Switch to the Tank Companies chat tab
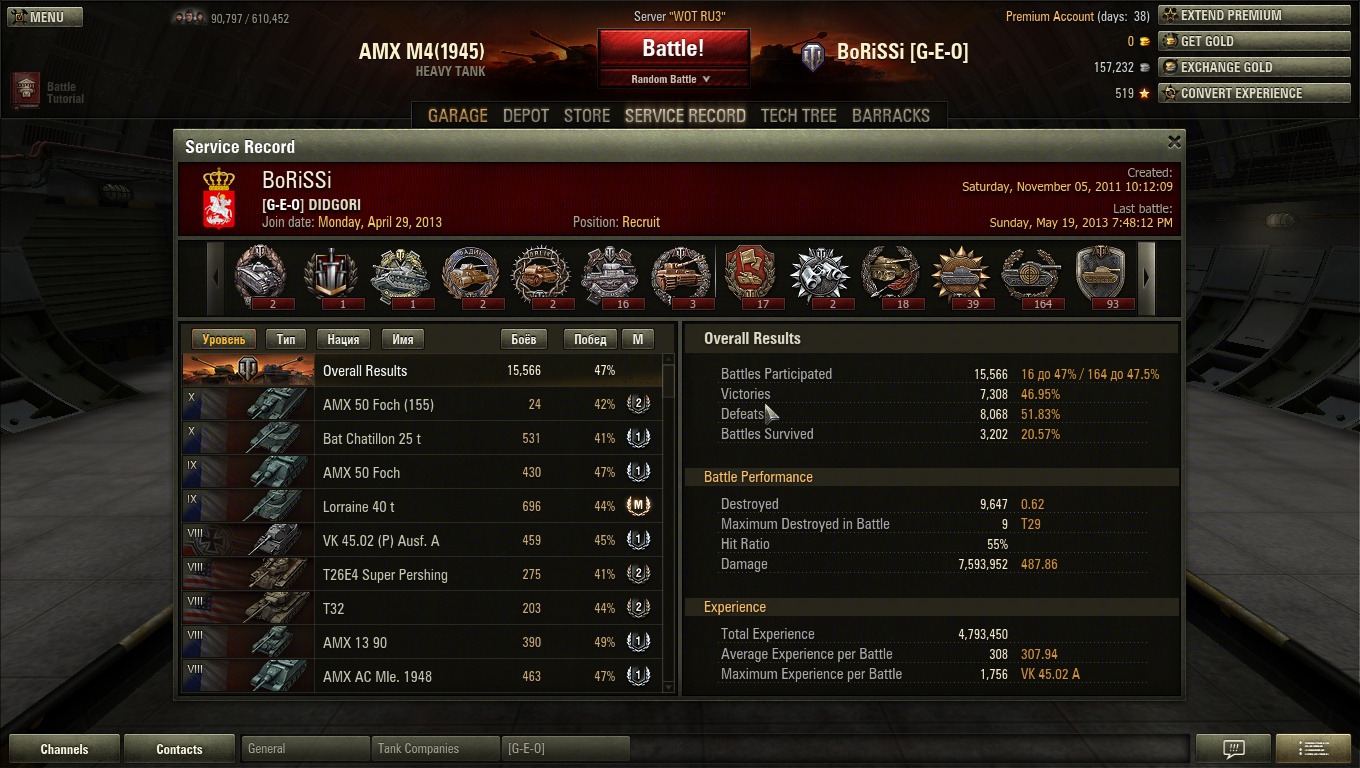 pos(434,749)
